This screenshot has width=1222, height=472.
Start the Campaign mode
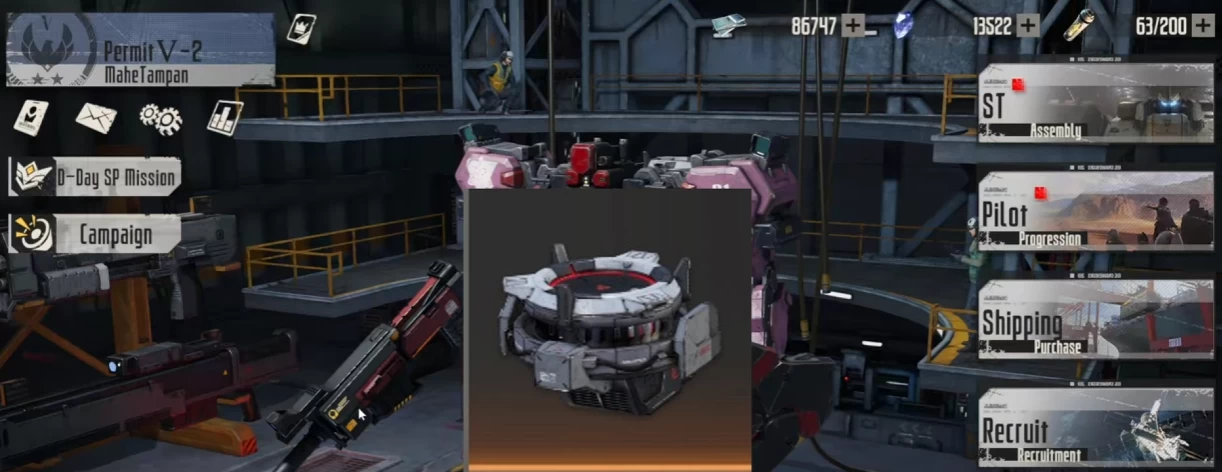point(96,235)
